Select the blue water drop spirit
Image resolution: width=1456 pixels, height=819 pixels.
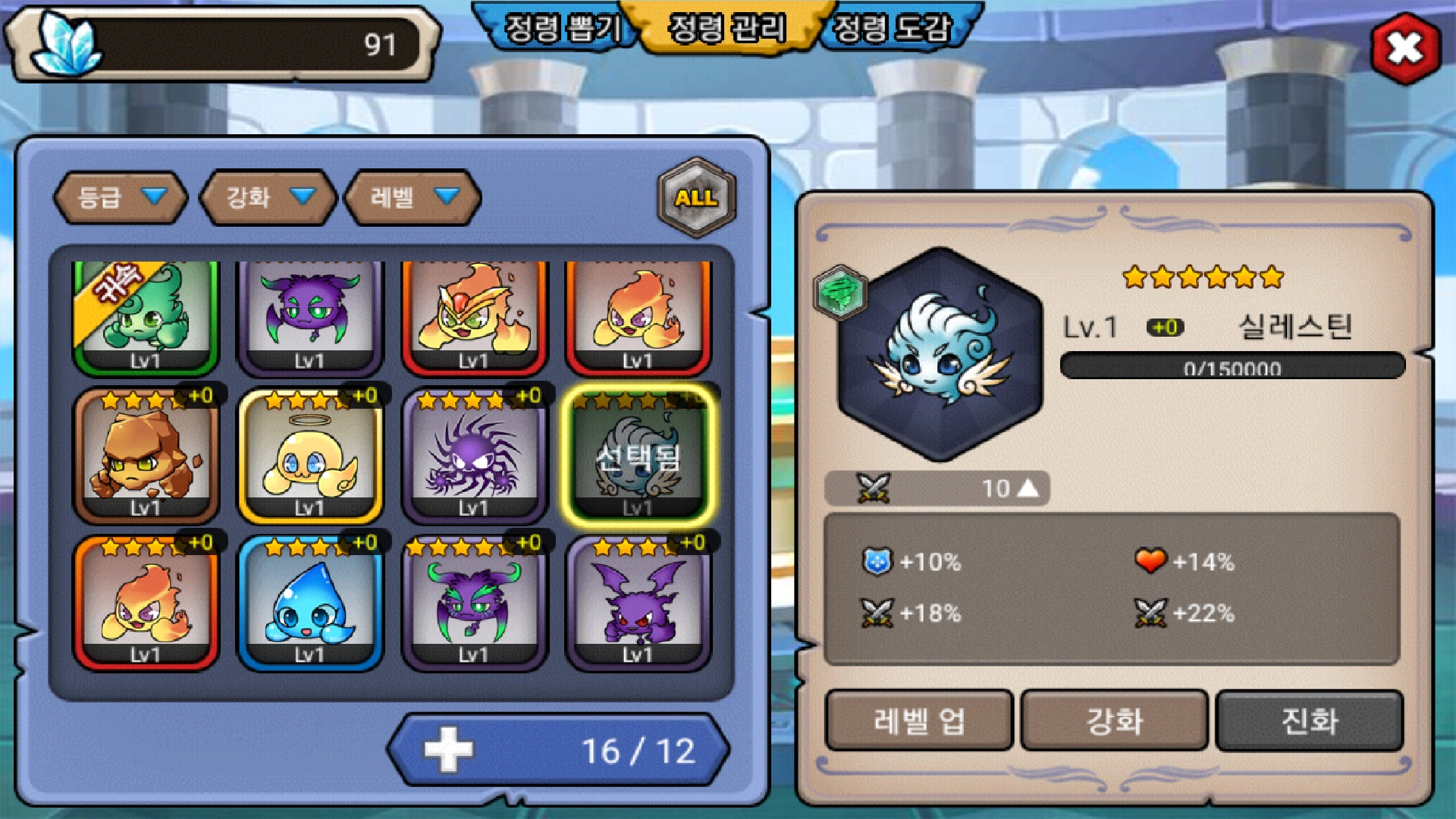310,604
